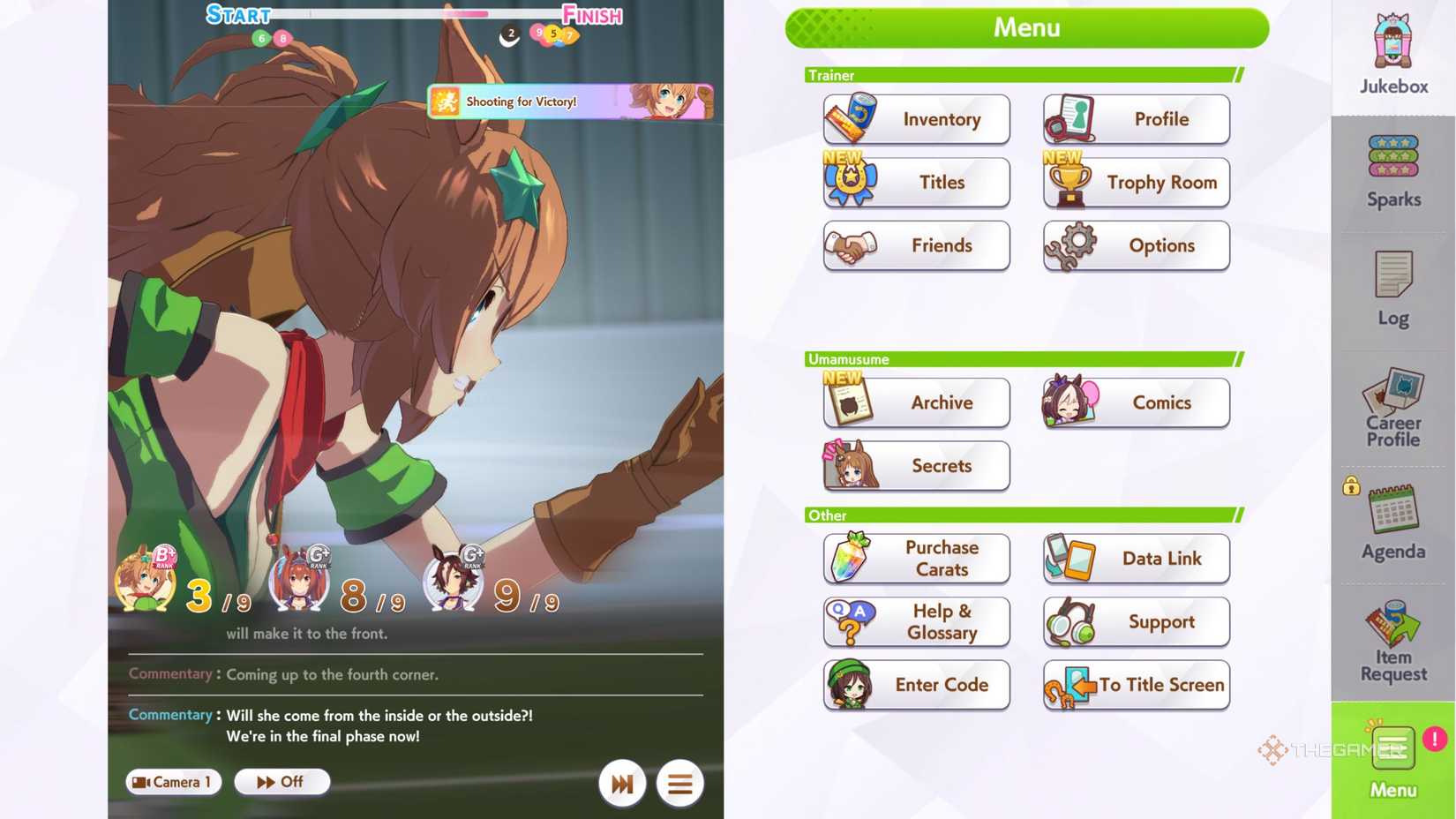Open the Item Request screen
Viewport: 1456px width, 819px height.
pos(1392,640)
